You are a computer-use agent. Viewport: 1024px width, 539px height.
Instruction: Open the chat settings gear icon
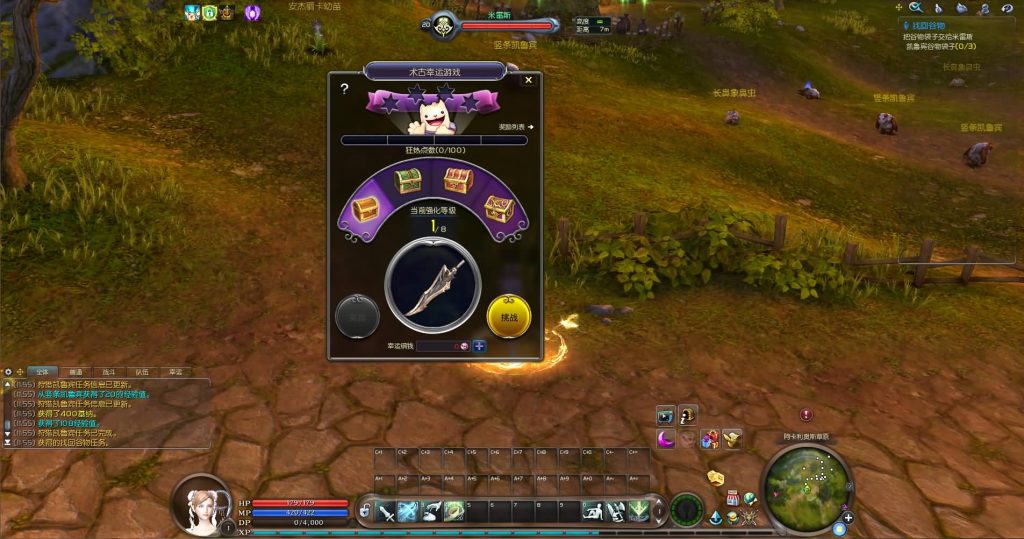click(x=9, y=372)
